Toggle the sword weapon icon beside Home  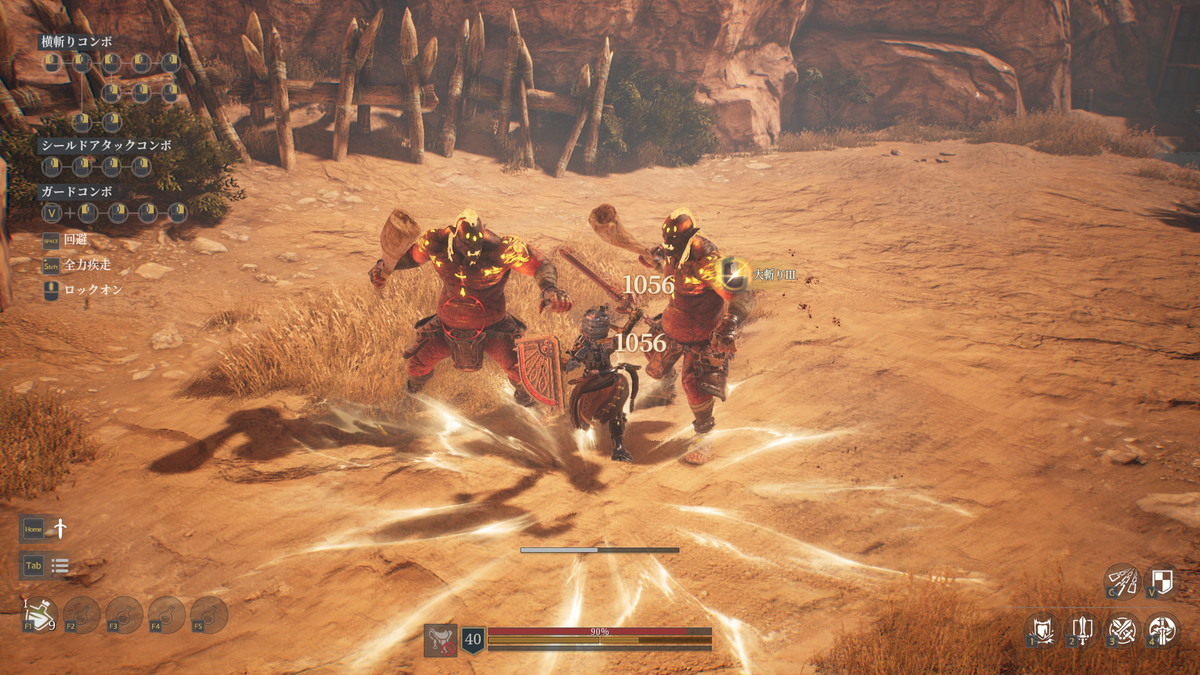pyautogui.click(x=60, y=528)
